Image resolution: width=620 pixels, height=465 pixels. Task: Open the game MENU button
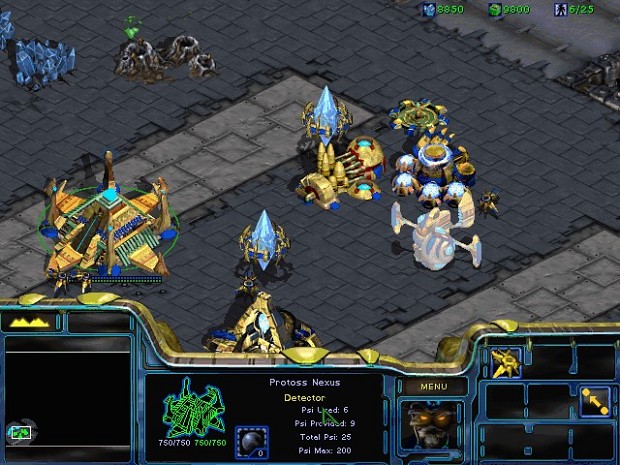[x=432, y=387]
